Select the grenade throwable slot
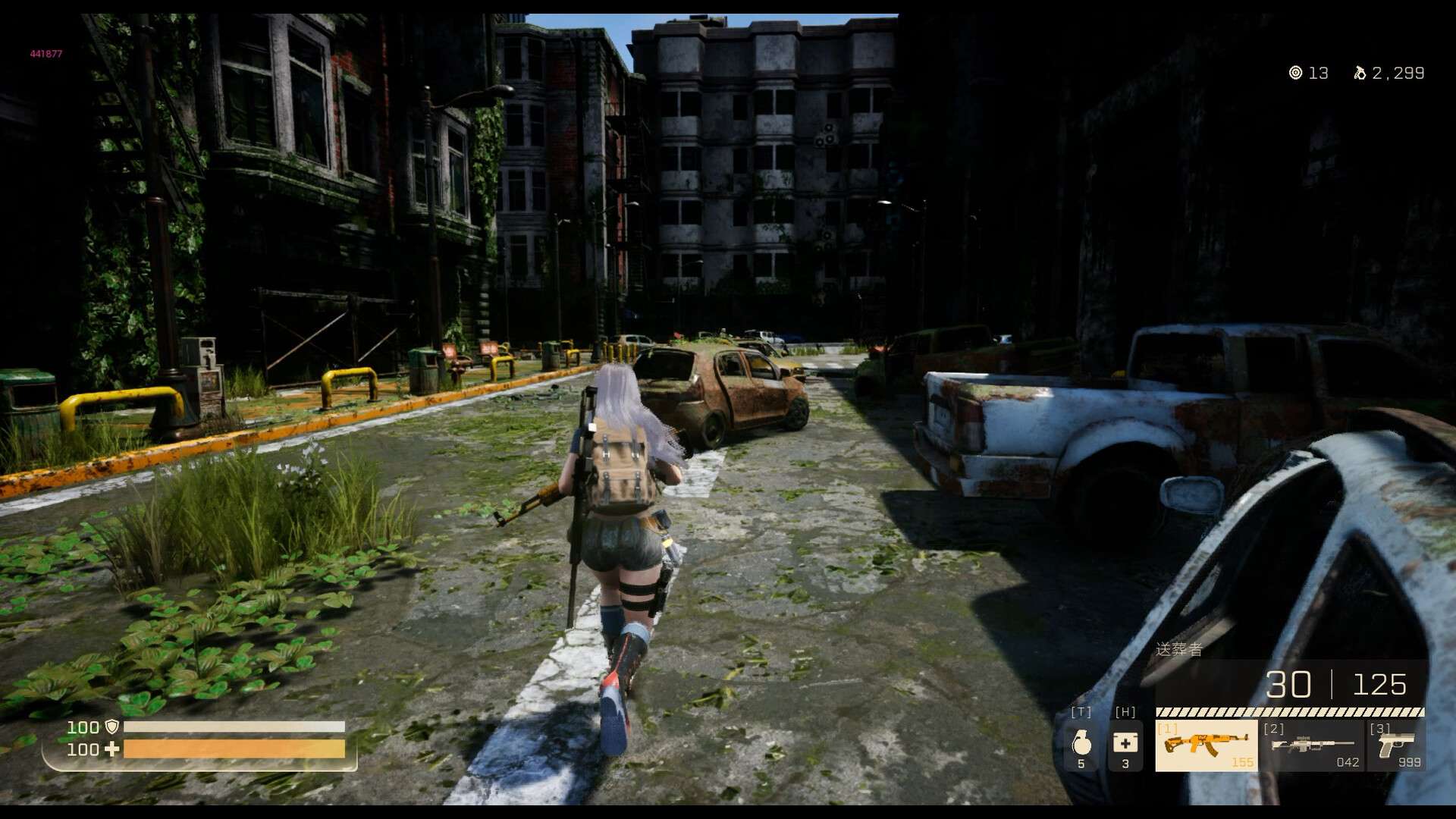This screenshot has height=819, width=1456. point(1081,745)
